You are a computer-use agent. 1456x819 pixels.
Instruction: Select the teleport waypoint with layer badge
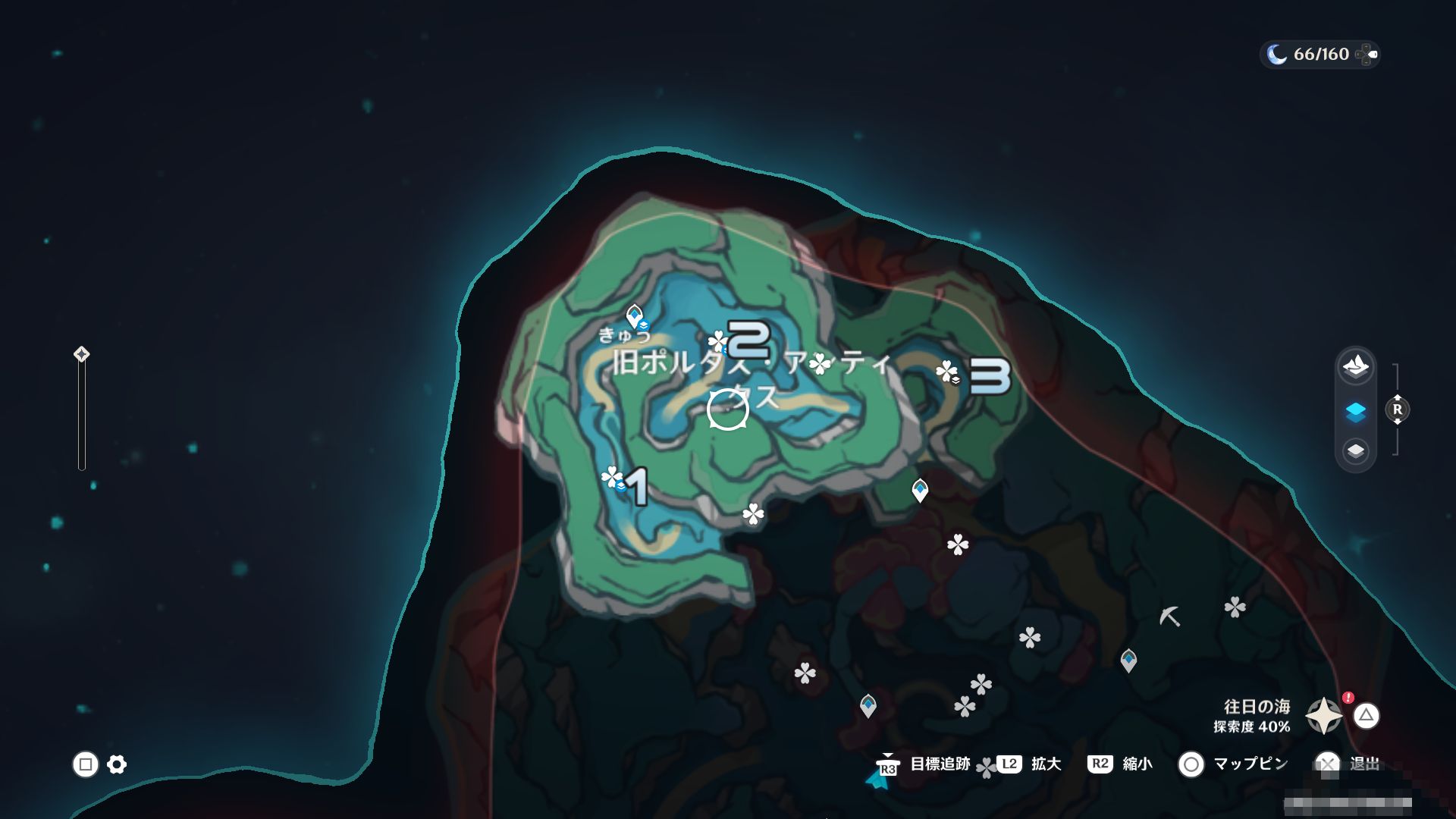tap(635, 315)
